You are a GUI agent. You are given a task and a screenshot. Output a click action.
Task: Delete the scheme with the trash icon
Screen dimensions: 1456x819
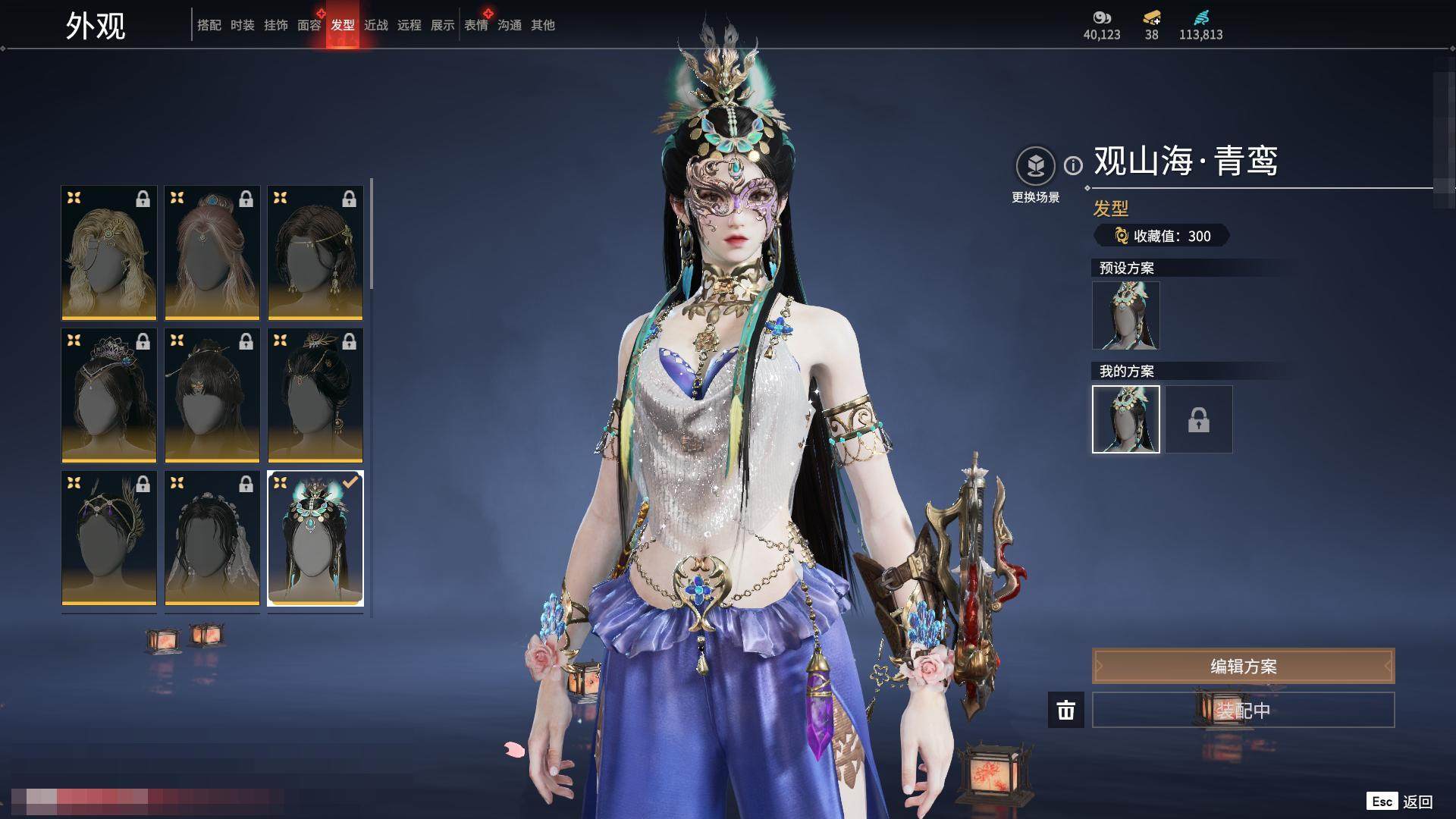point(1065,710)
